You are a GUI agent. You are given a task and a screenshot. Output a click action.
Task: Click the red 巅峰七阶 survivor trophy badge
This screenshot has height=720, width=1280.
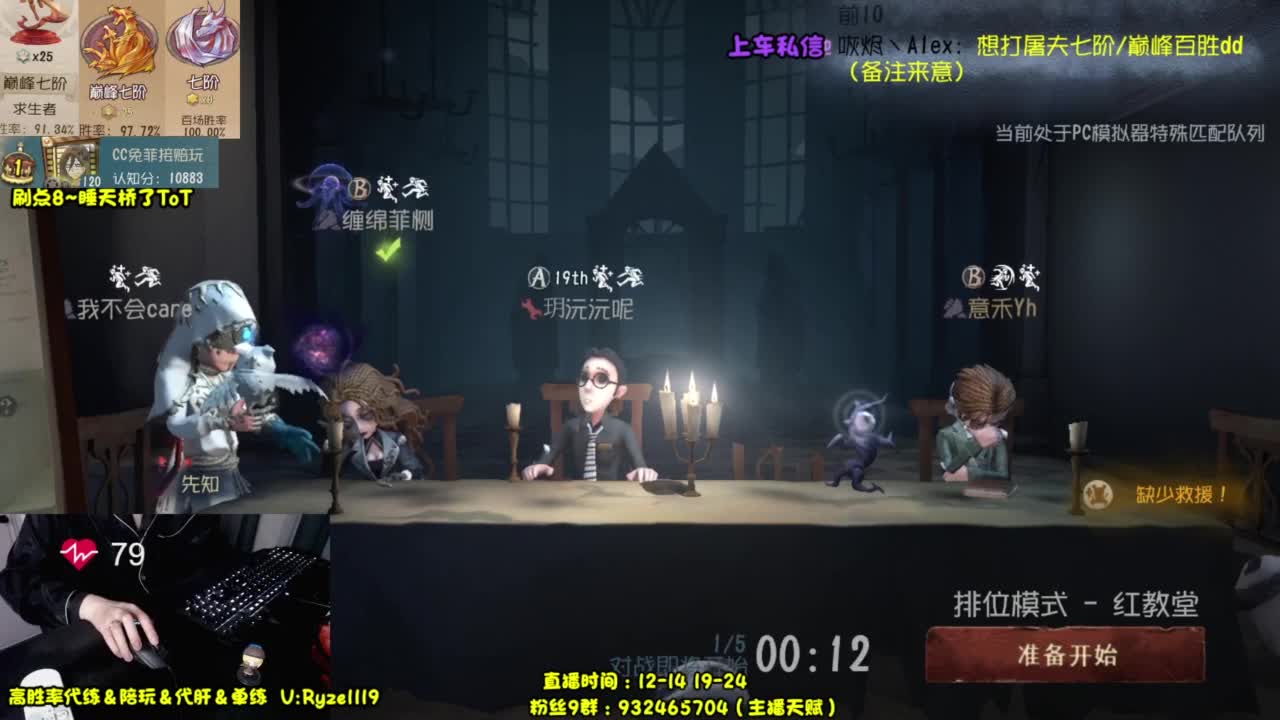pos(33,35)
